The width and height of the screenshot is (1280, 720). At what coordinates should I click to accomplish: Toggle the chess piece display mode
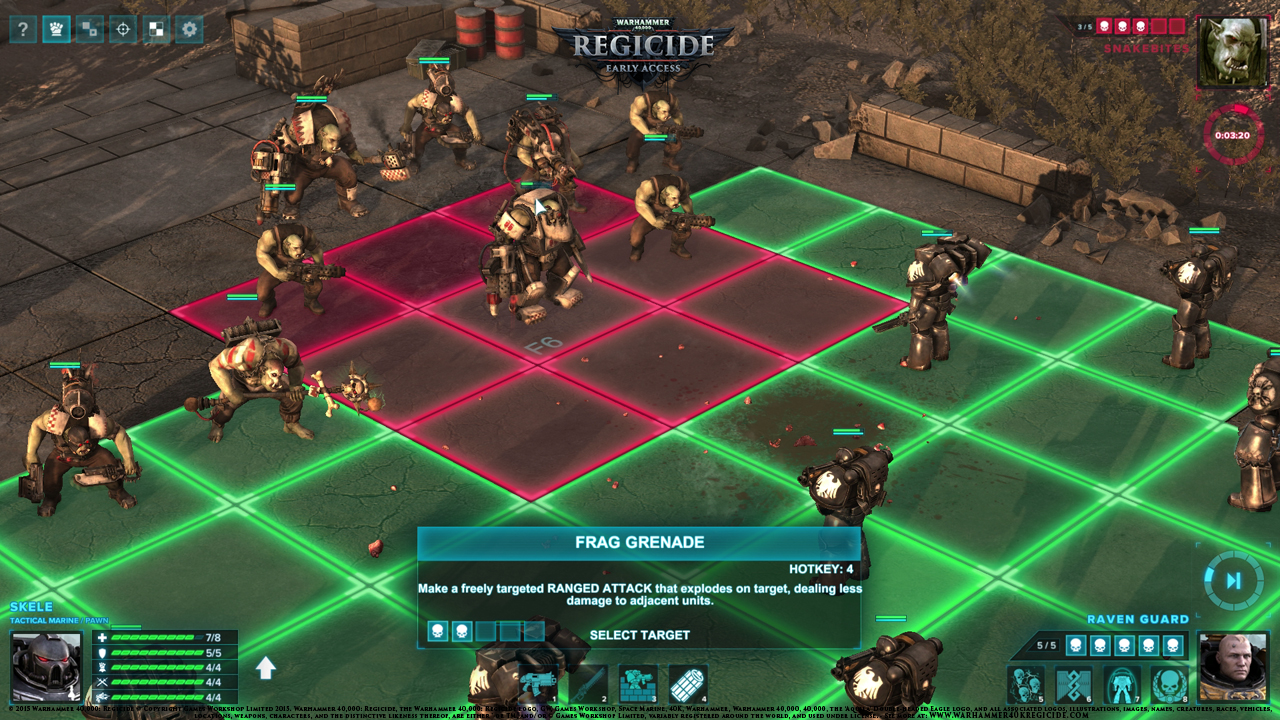pos(57,29)
